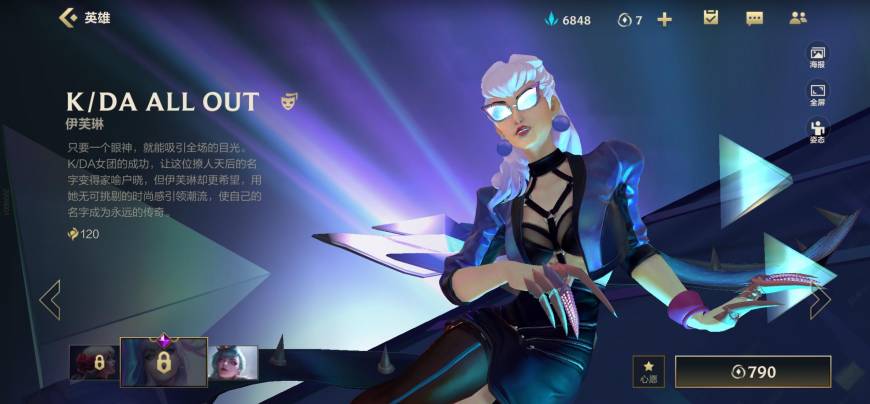Image resolution: width=870 pixels, height=404 pixels.
Task: Select the third skin thumbnail
Action: [x=233, y=363]
